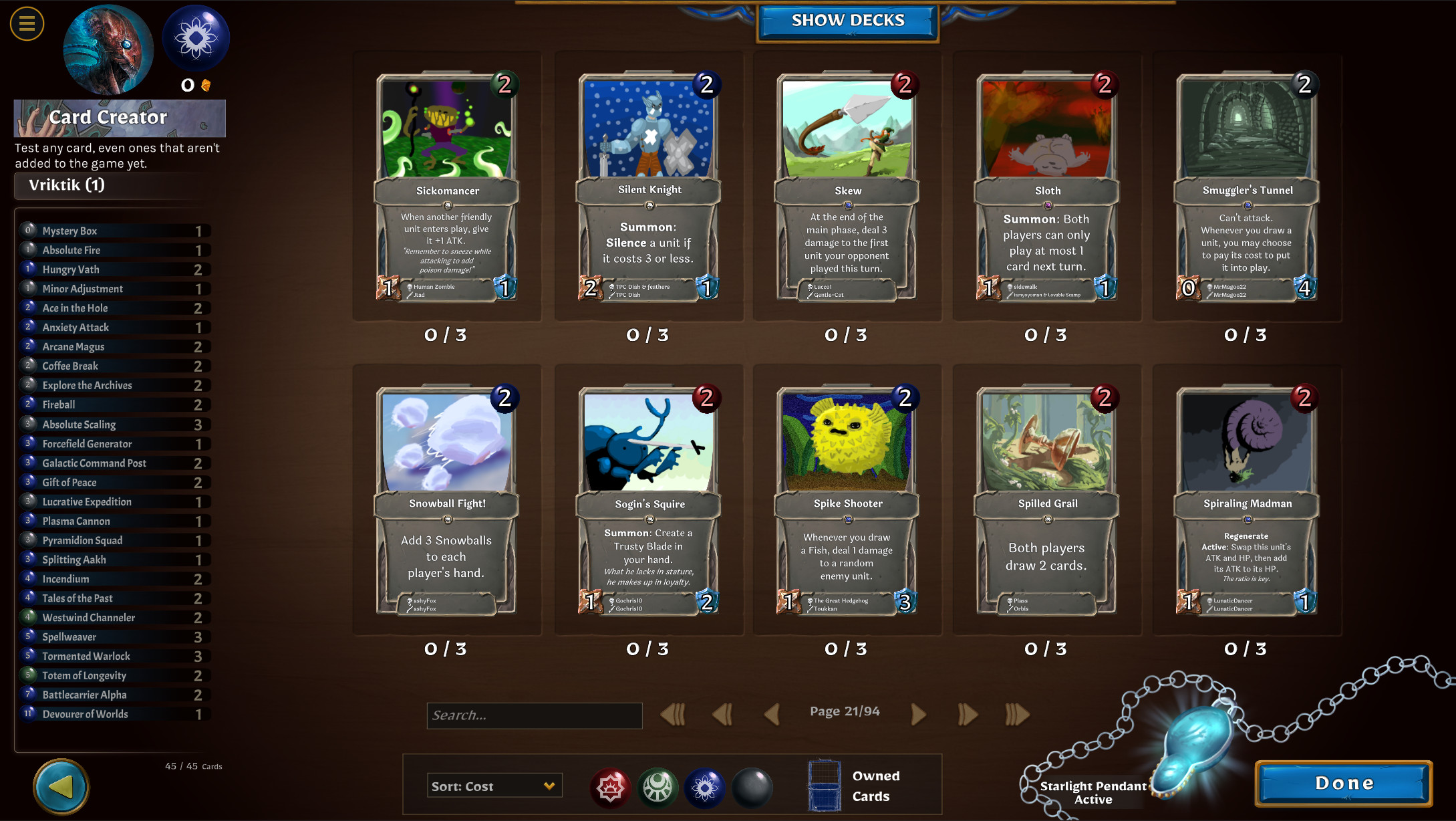The width and height of the screenshot is (1456, 821).
Task: Jump to the last page of cards
Action: coord(1016,714)
